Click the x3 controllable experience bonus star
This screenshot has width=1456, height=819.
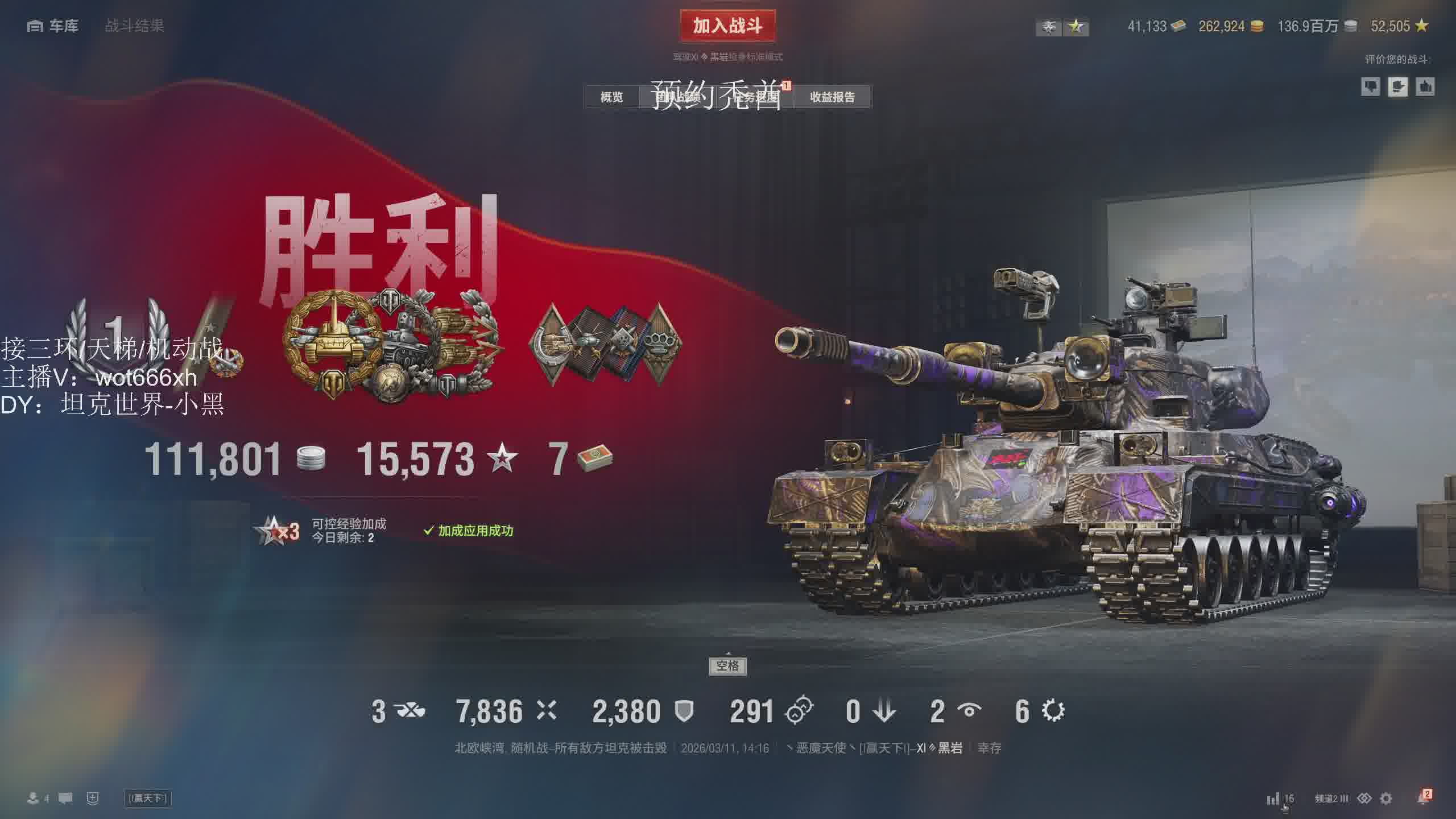pyautogui.click(x=277, y=531)
